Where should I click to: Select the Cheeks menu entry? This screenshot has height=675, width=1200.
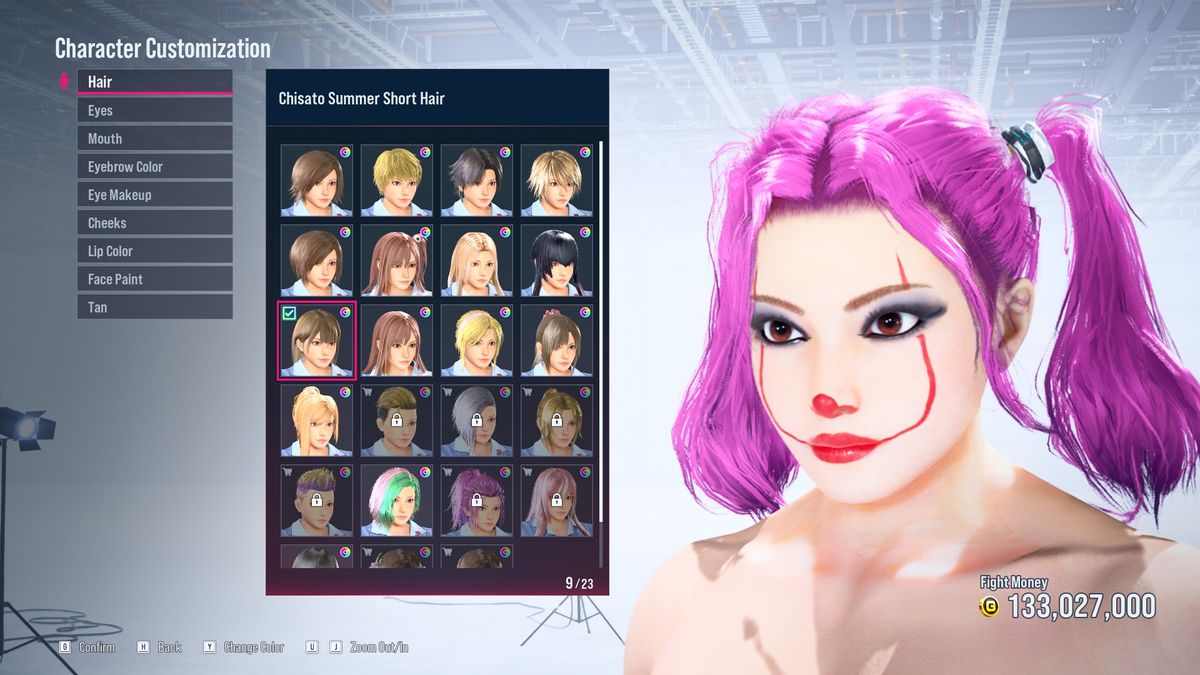pos(154,222)
